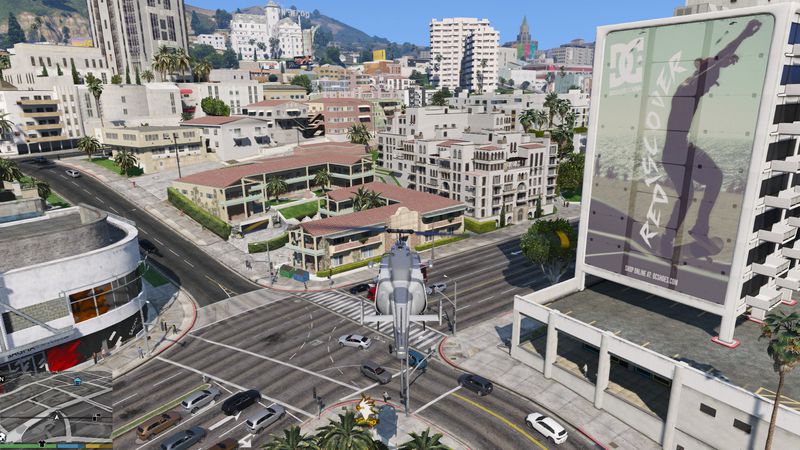The height and width of the screenshot is (450, 800).
Task: Click the white player arrow on the minimap
Action: [57, 417]
